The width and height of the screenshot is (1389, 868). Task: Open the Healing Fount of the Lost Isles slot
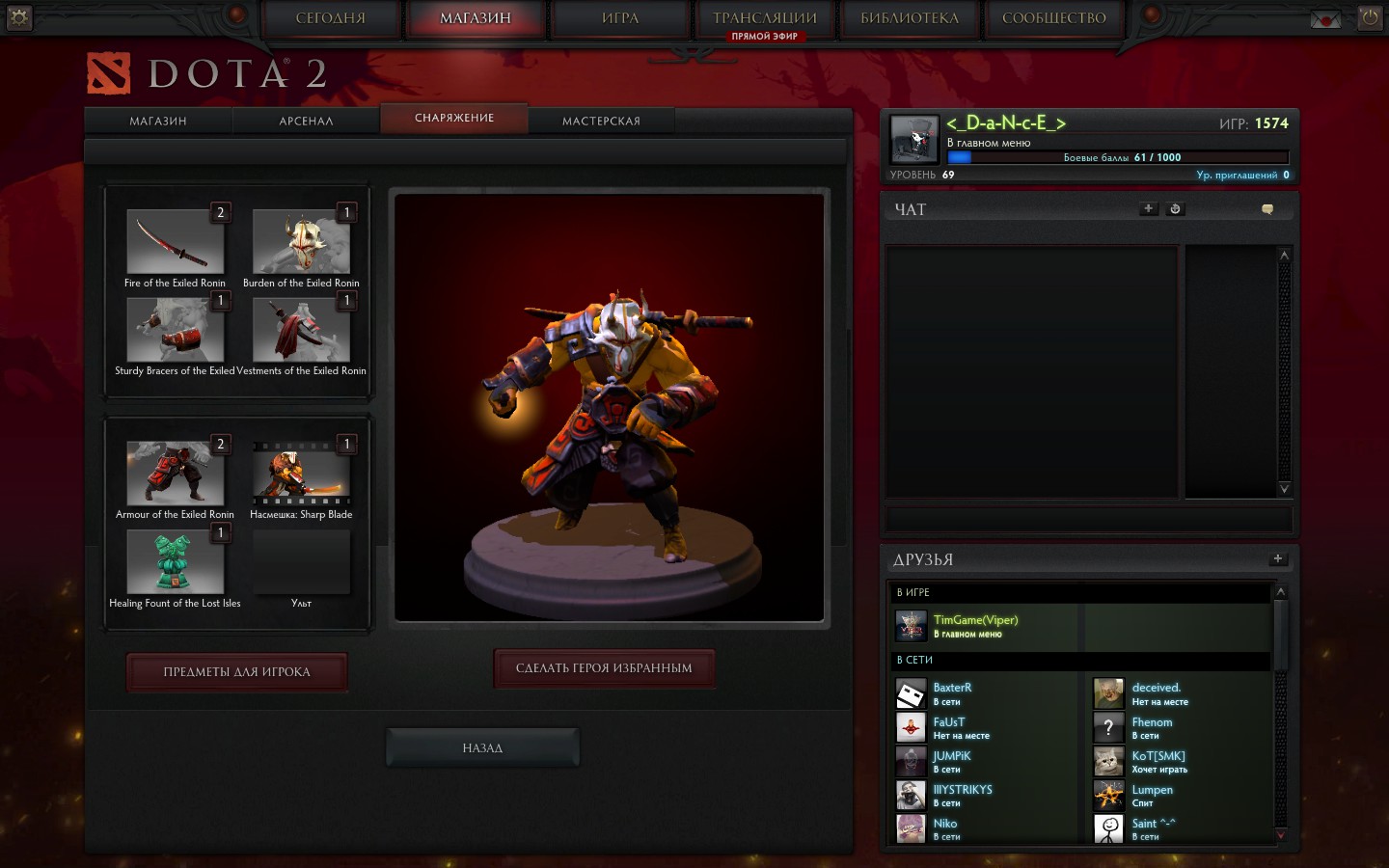175,561
